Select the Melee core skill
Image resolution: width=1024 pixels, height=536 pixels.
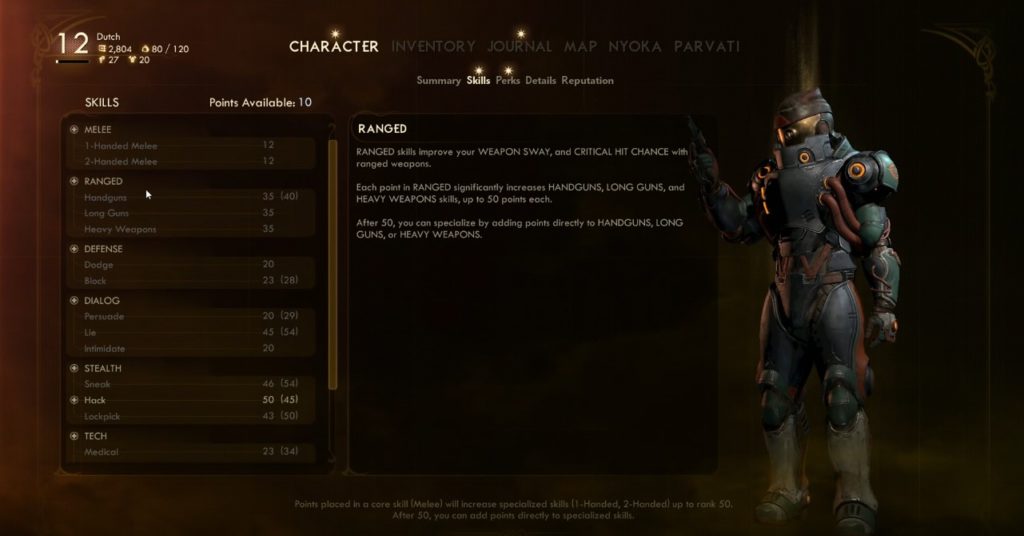pyautogui.click(x=98, y=129)
